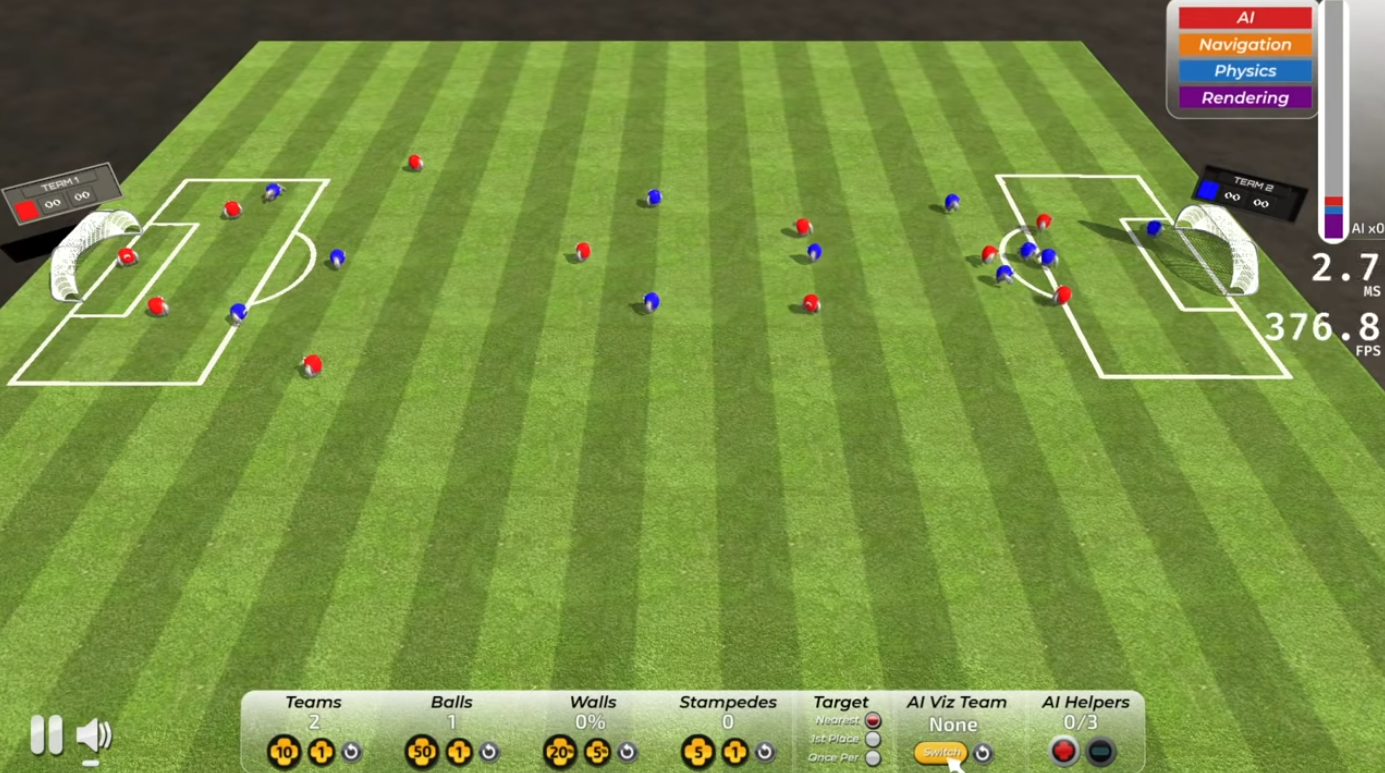
Task: Add 1 Stampede
Action: (735, 751)
